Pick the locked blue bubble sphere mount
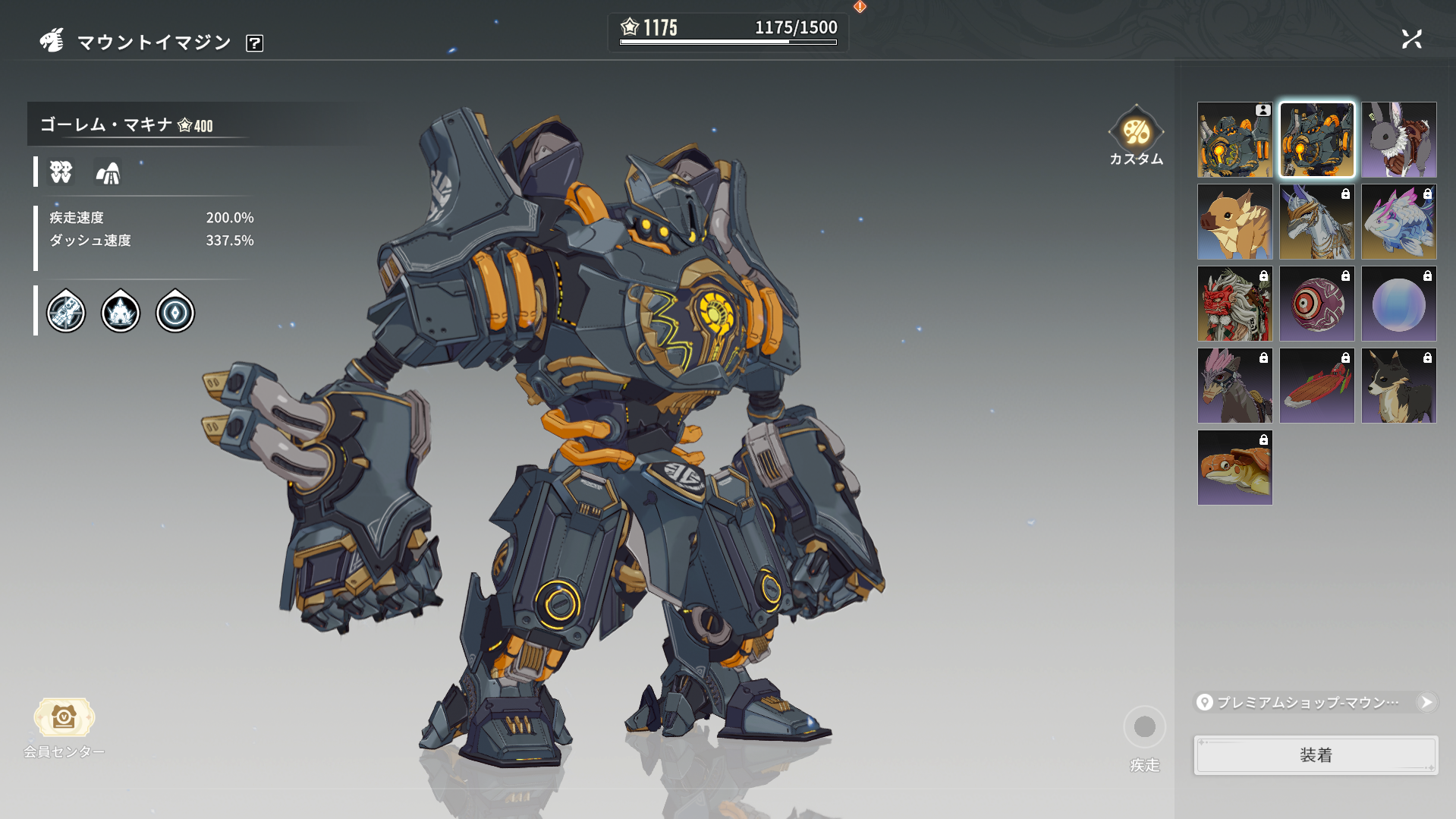Viewport: 1456px width, 819px height. pyautogui.click(x=1398, y=304)
